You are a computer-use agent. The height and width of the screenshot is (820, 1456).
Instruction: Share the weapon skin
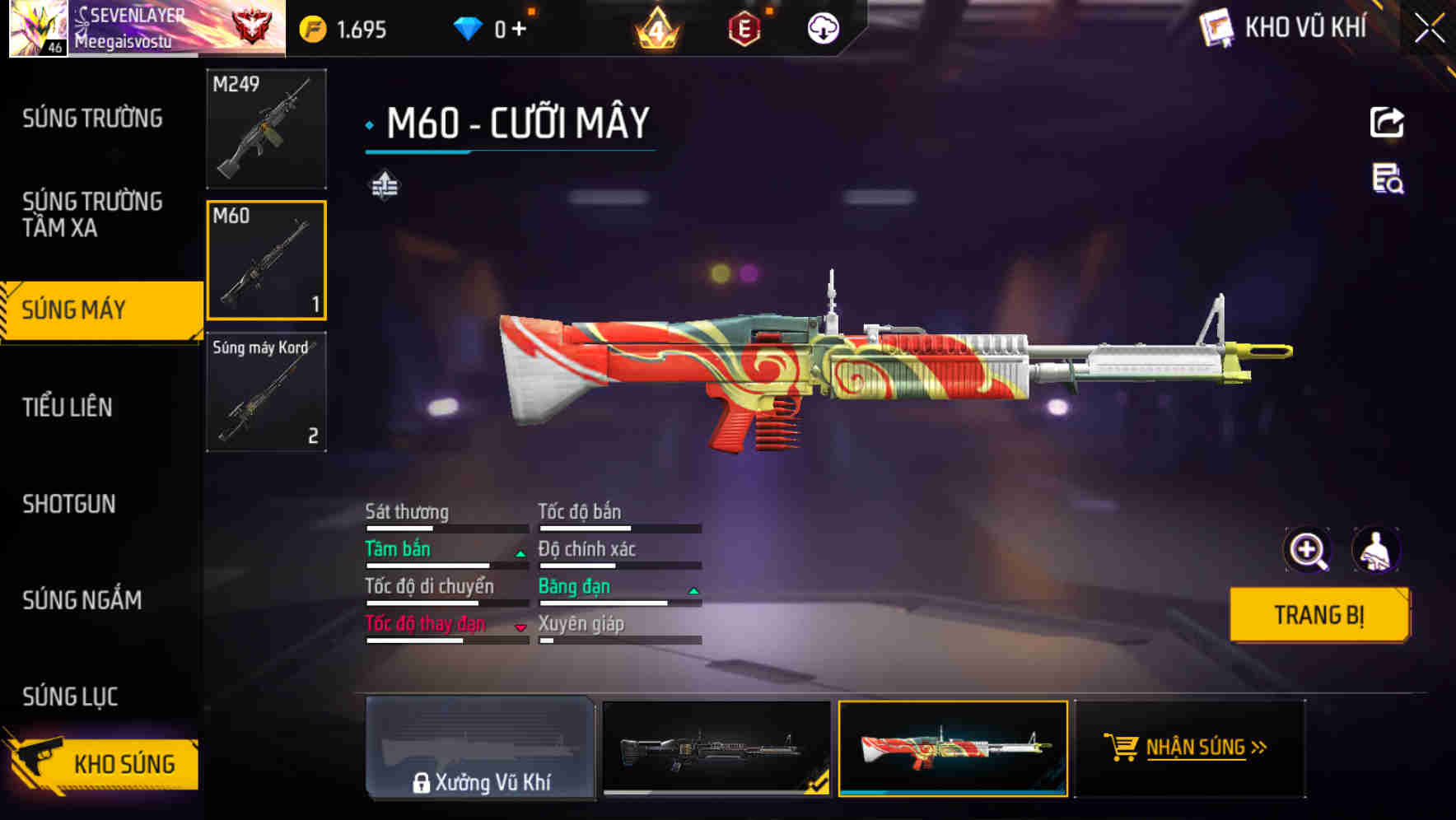tap(1387, 123)
